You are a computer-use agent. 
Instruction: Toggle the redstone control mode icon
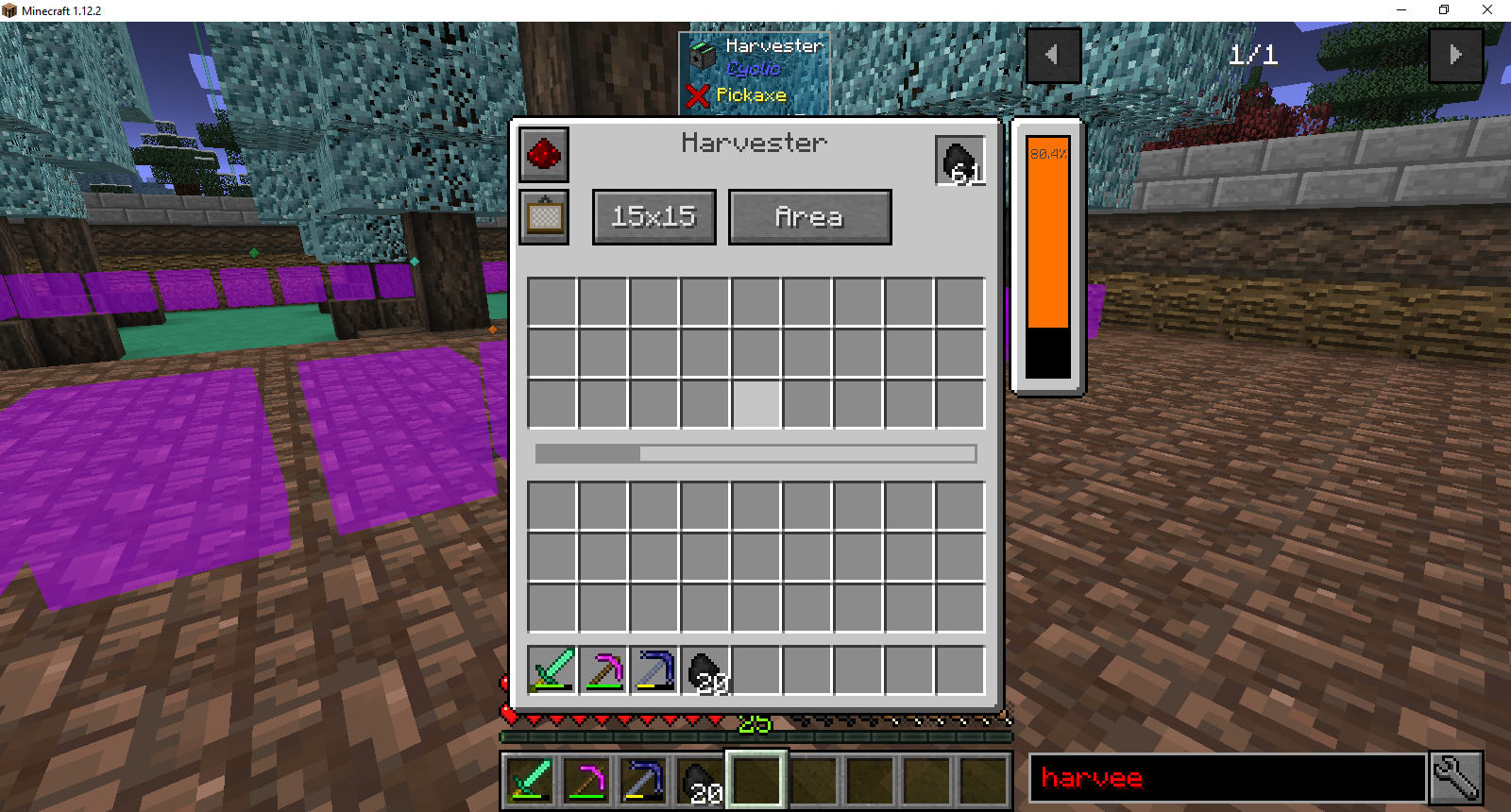[544, 156]
